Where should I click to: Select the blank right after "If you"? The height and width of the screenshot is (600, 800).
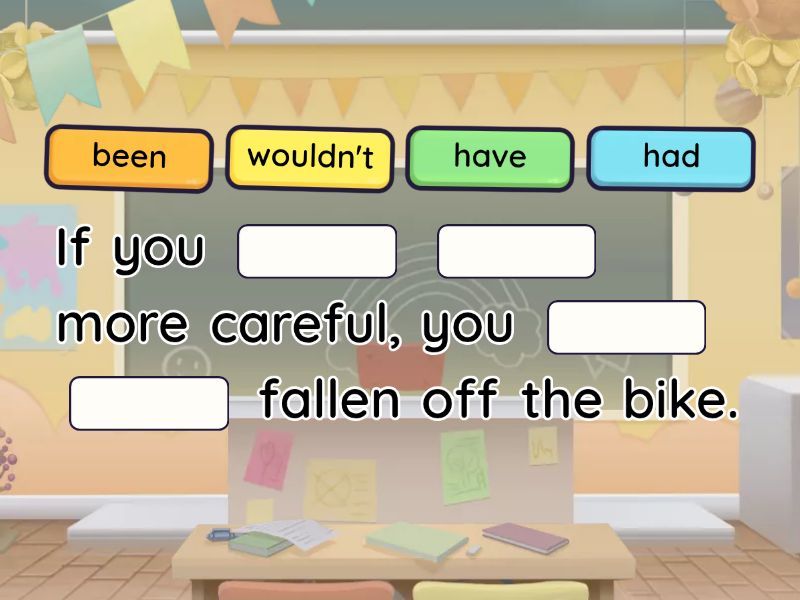tap(317, 251)
